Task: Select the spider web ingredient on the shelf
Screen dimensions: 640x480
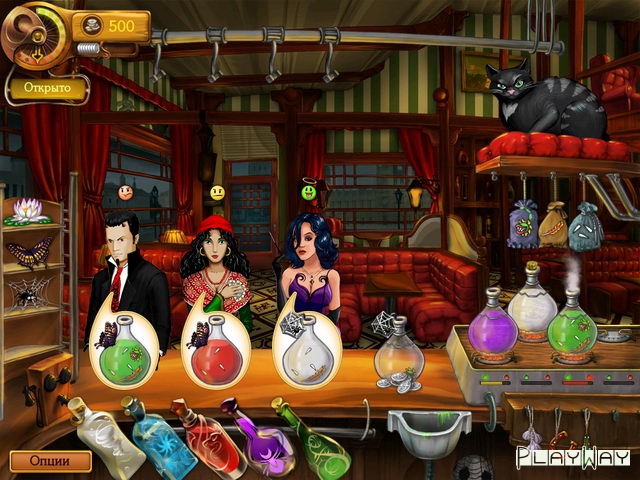Action: tap(29, 295)
